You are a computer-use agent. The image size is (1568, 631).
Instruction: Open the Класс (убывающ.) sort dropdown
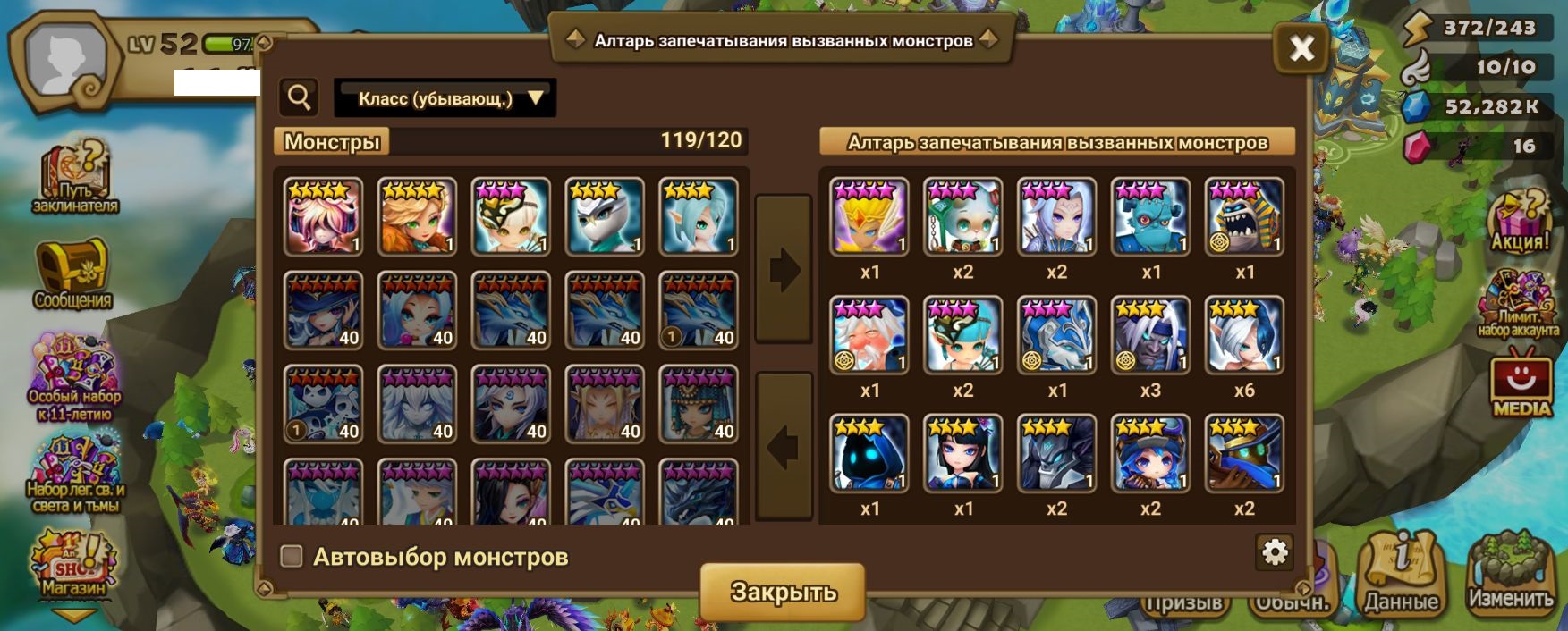(x=445, y=98)
